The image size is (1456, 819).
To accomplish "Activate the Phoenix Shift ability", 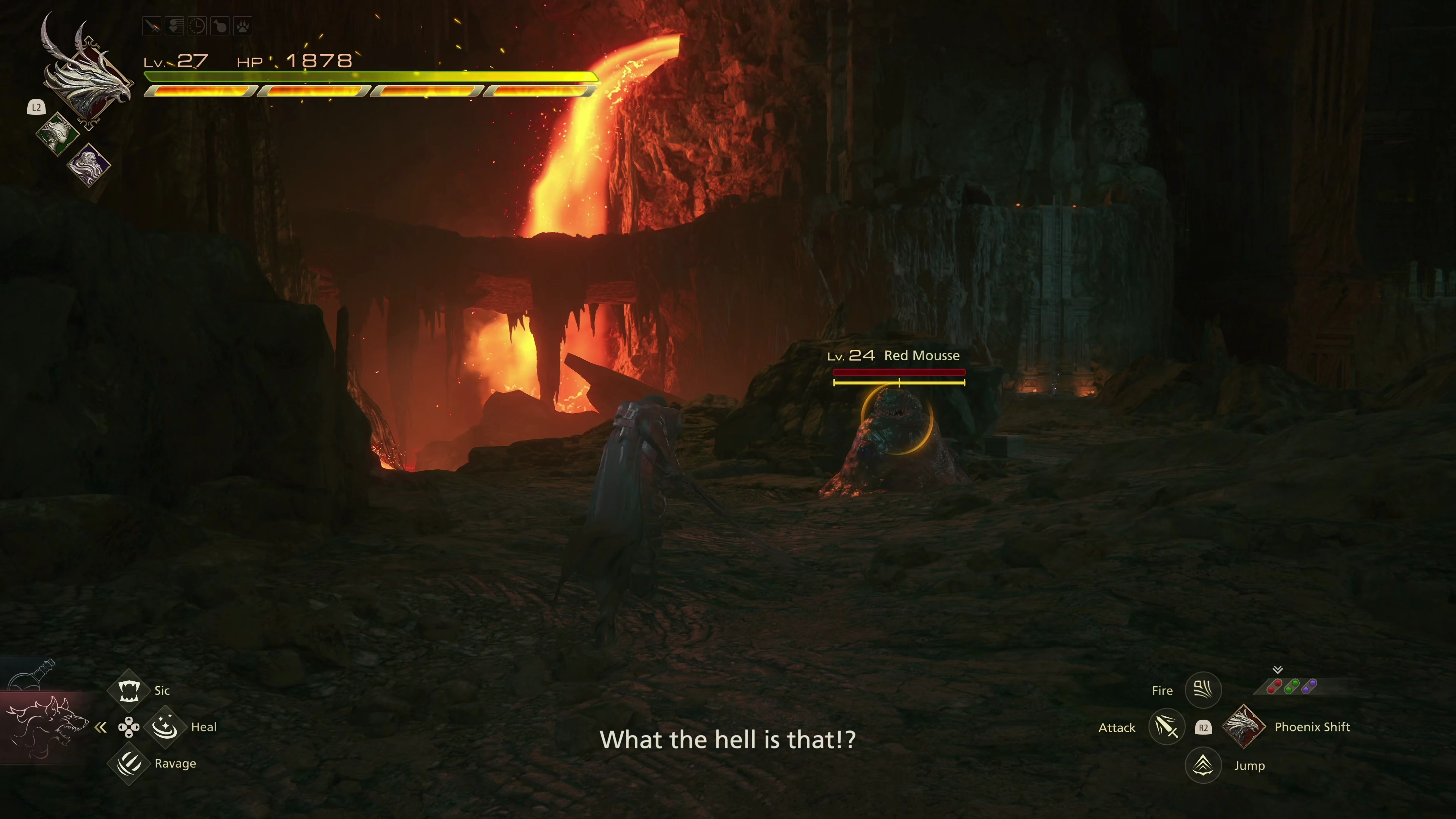I will [1243, 727].
